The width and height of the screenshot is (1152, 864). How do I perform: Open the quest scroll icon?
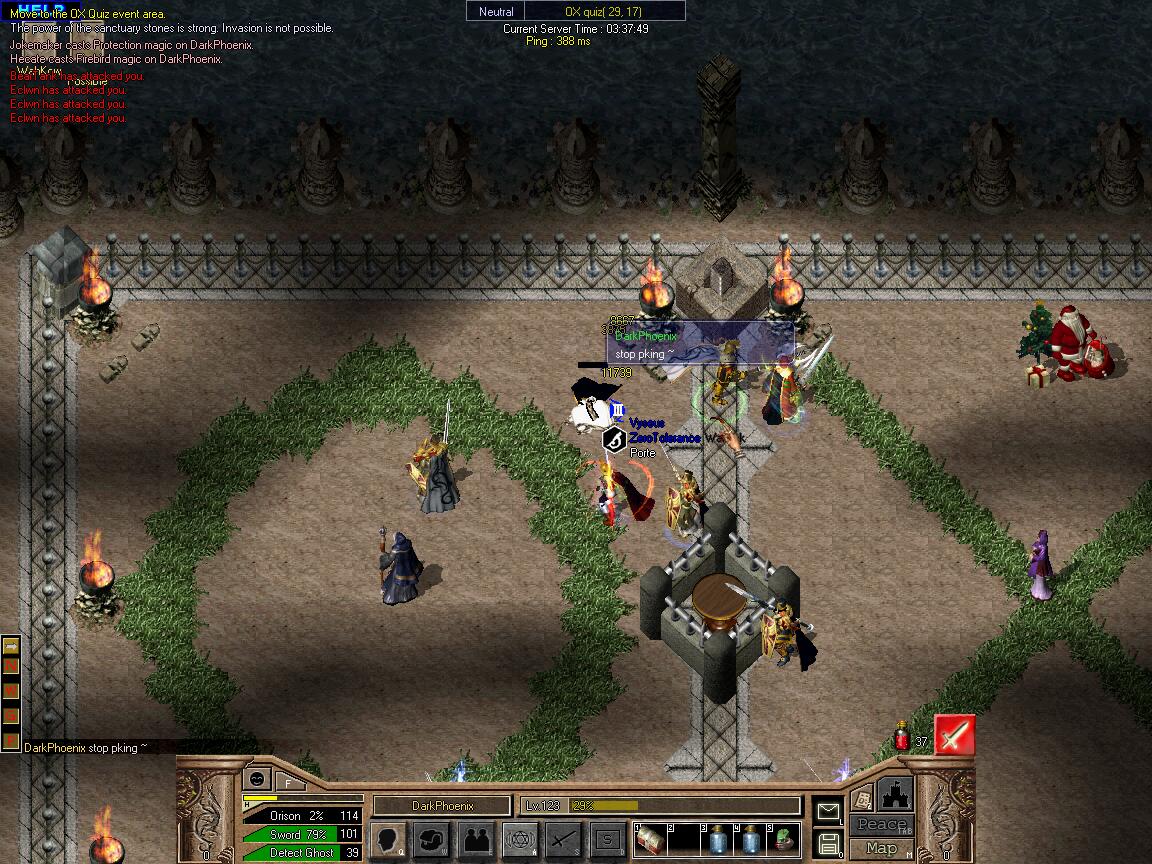click(861, 801)
